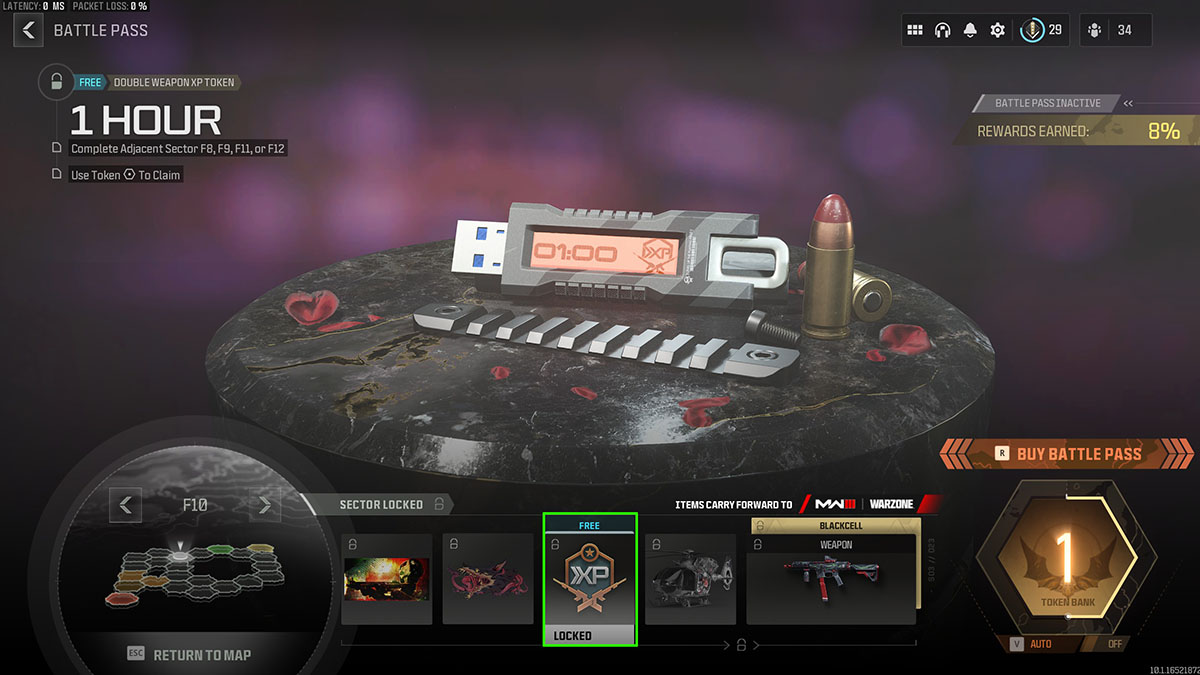Click Buy Battle Pass
Screen dimensions: 1200x675
[x=1067, y=454]
